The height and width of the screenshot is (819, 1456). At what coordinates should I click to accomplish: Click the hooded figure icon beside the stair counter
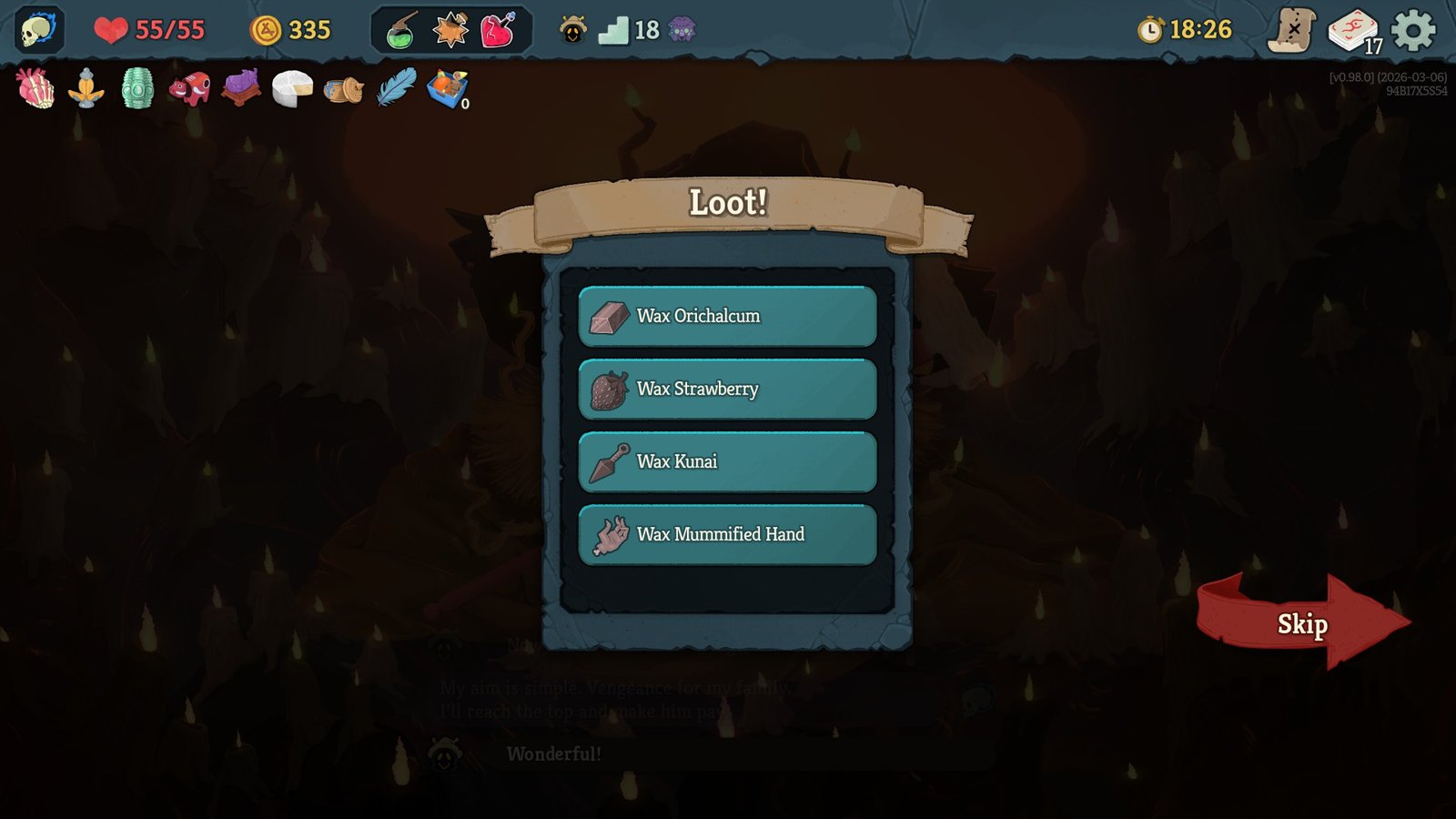[571, 28]
